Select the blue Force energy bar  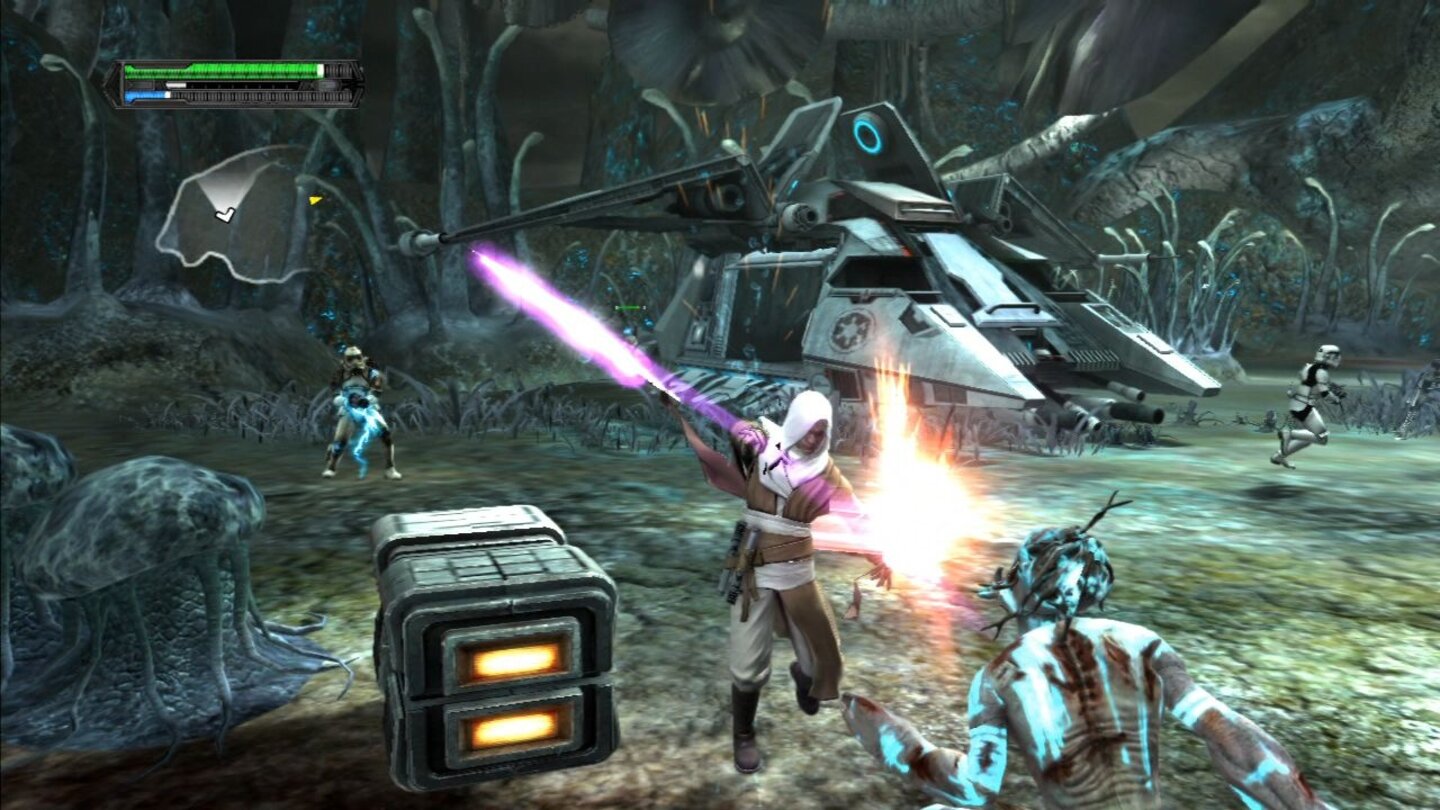[x=145, y=95]
